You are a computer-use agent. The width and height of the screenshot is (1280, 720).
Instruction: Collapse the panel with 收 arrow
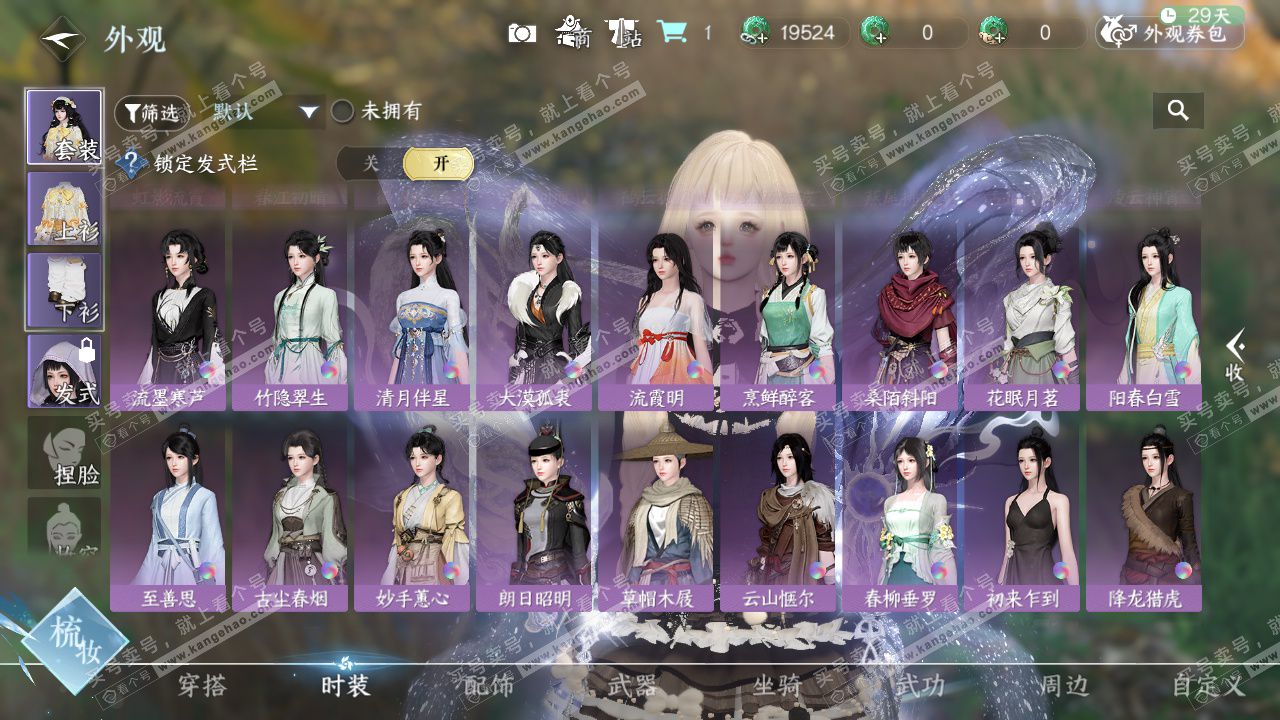tap(1236, 356)
